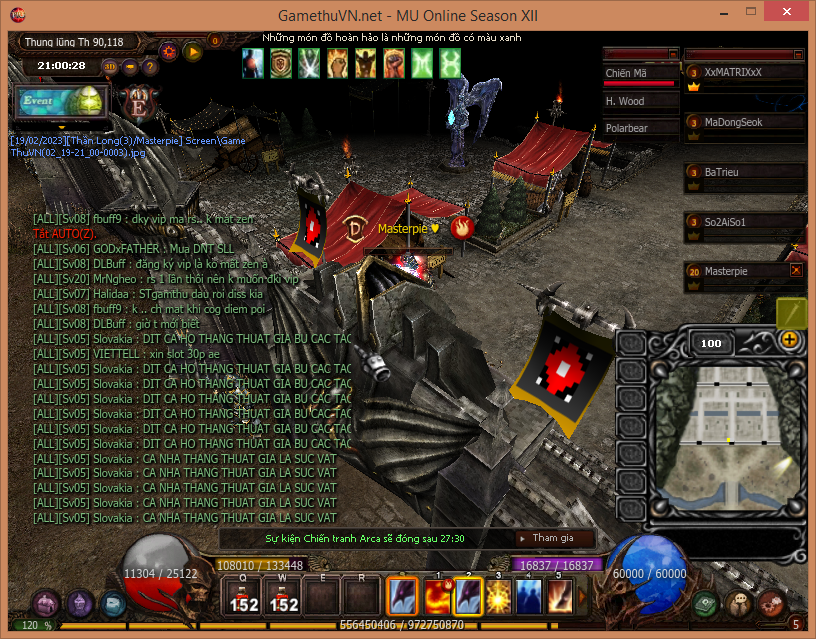Activate the yellow starburst skill in slot 3
The image size is (816, 639).
pos(498,597)
